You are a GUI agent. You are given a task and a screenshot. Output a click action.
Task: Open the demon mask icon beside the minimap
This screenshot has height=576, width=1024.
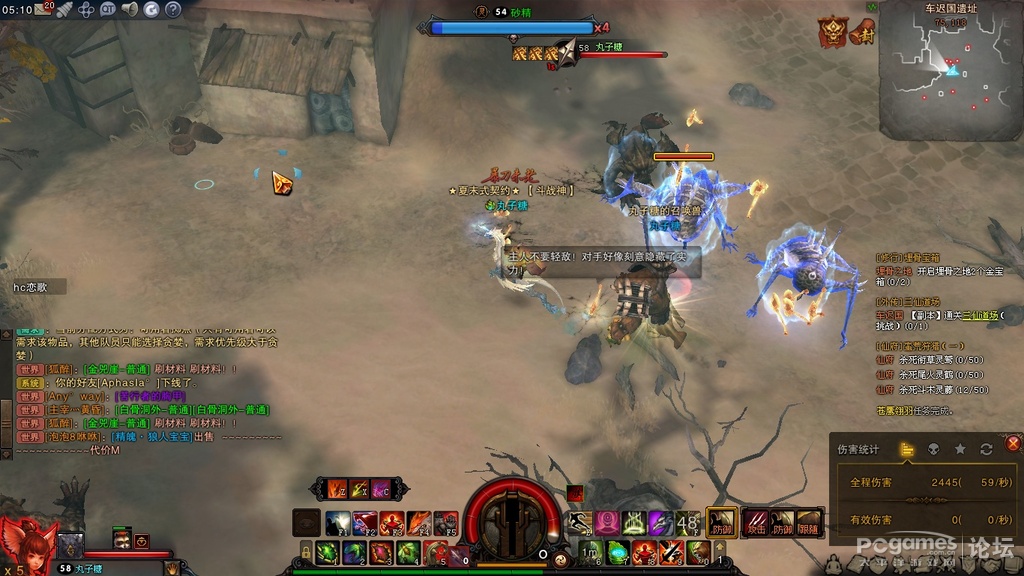point(831,32)
